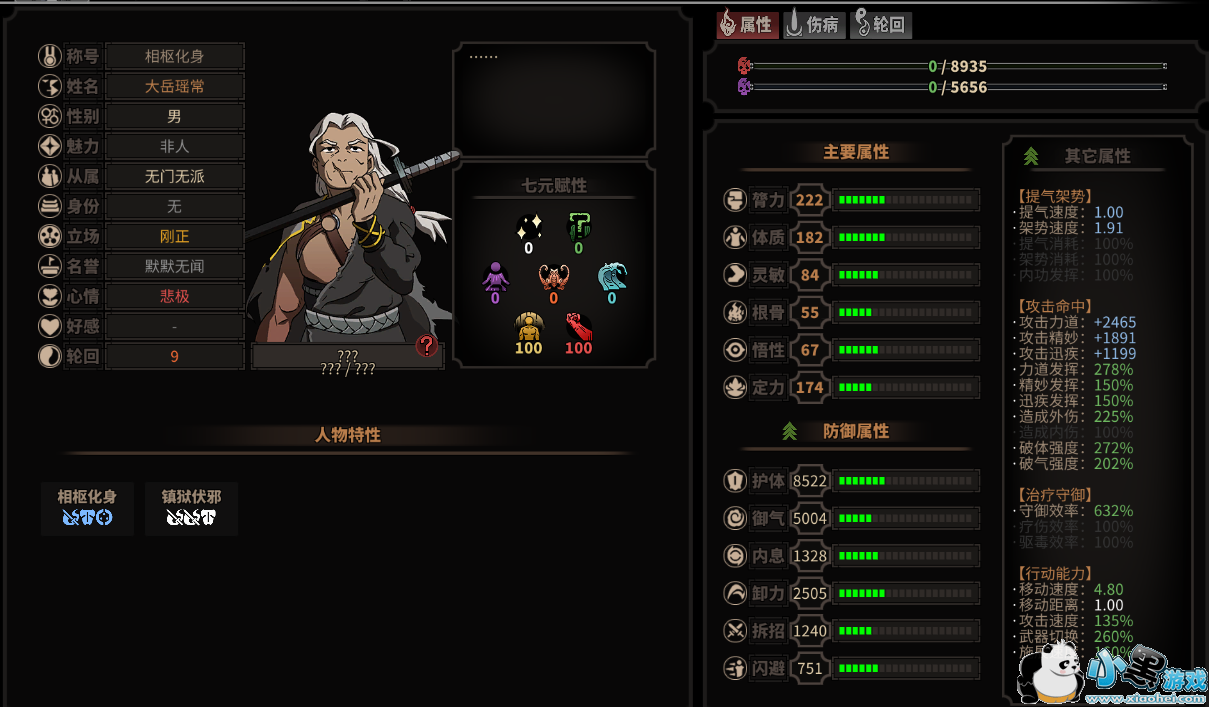Click the character description text box
Viewport: 1209px width, 707px height.
coord(554,99)
